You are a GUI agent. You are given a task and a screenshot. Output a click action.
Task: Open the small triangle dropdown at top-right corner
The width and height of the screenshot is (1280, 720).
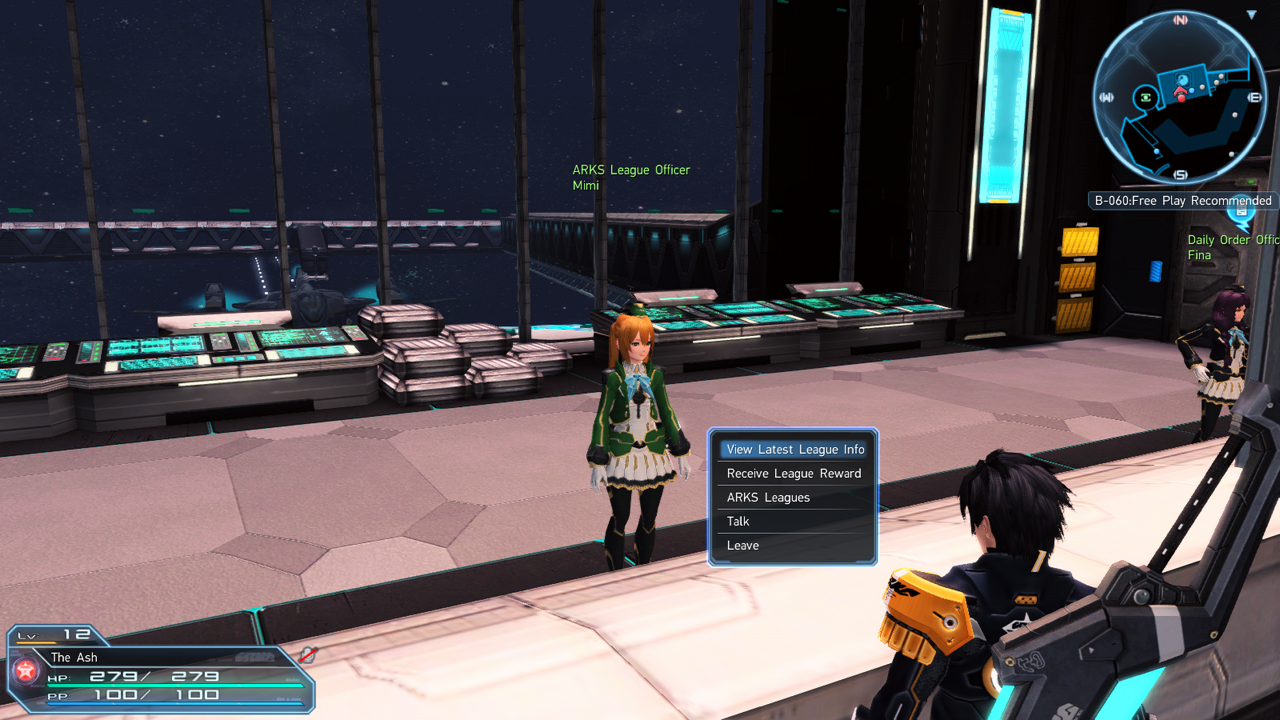tap(1251, 13)
